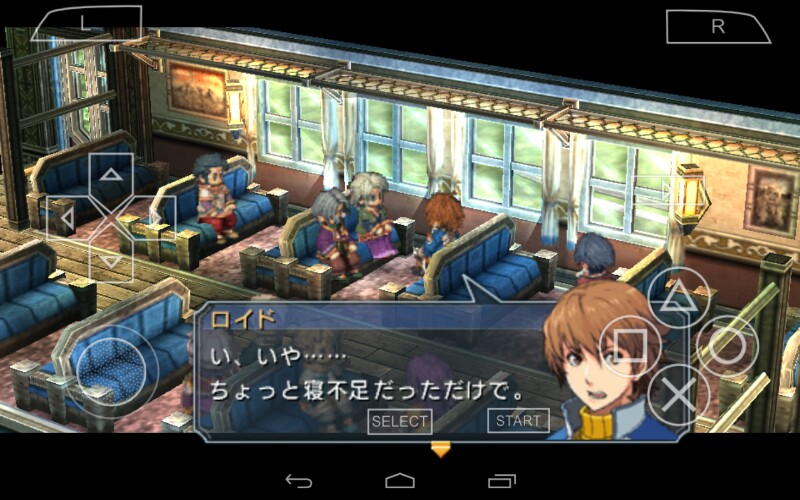Go back with the Android back arrow
The image size is (800, 500).
pyautogui.click(x=298, y=480)
